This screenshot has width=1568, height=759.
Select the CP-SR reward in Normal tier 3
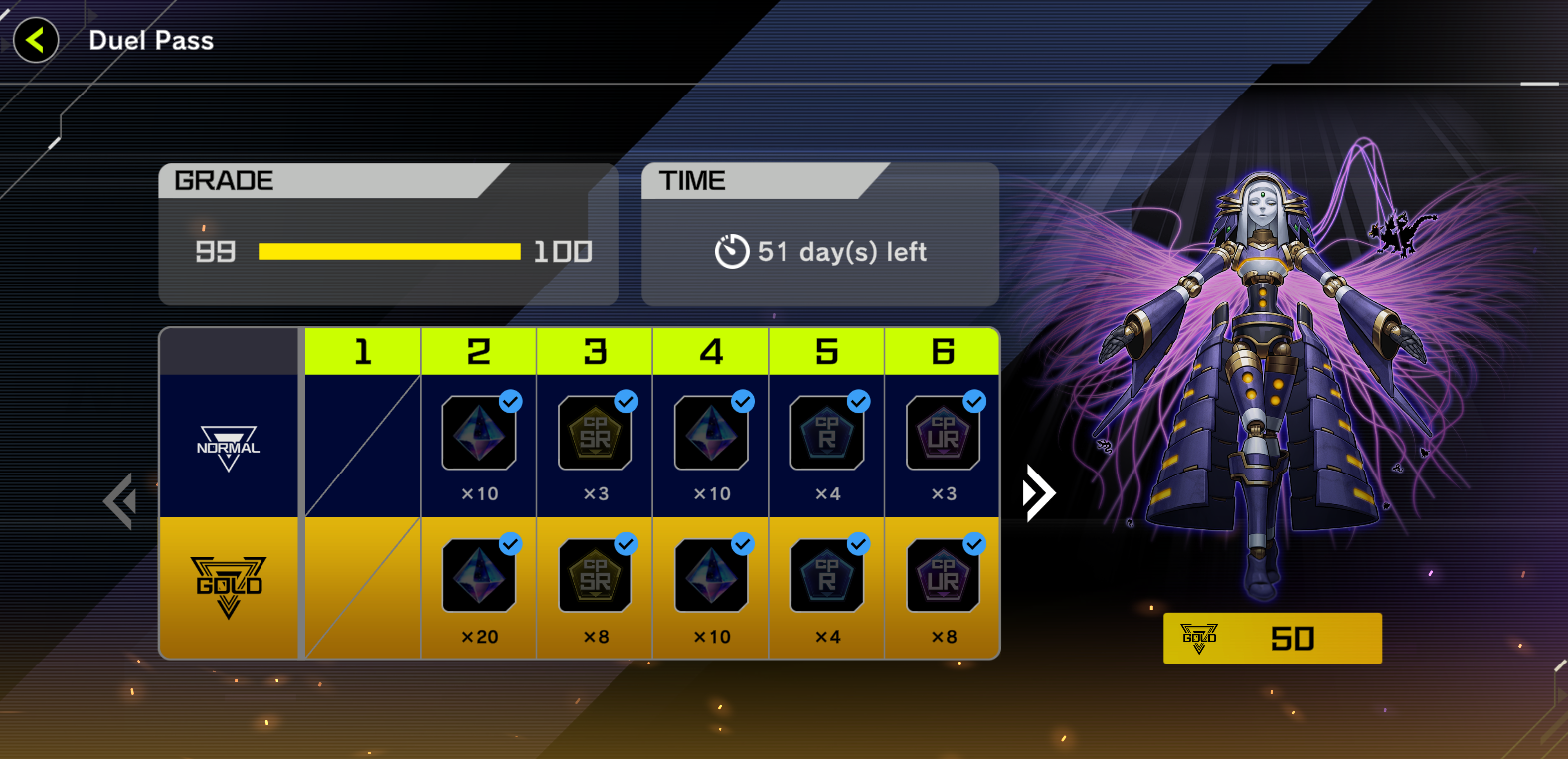(x=595, y=432)
